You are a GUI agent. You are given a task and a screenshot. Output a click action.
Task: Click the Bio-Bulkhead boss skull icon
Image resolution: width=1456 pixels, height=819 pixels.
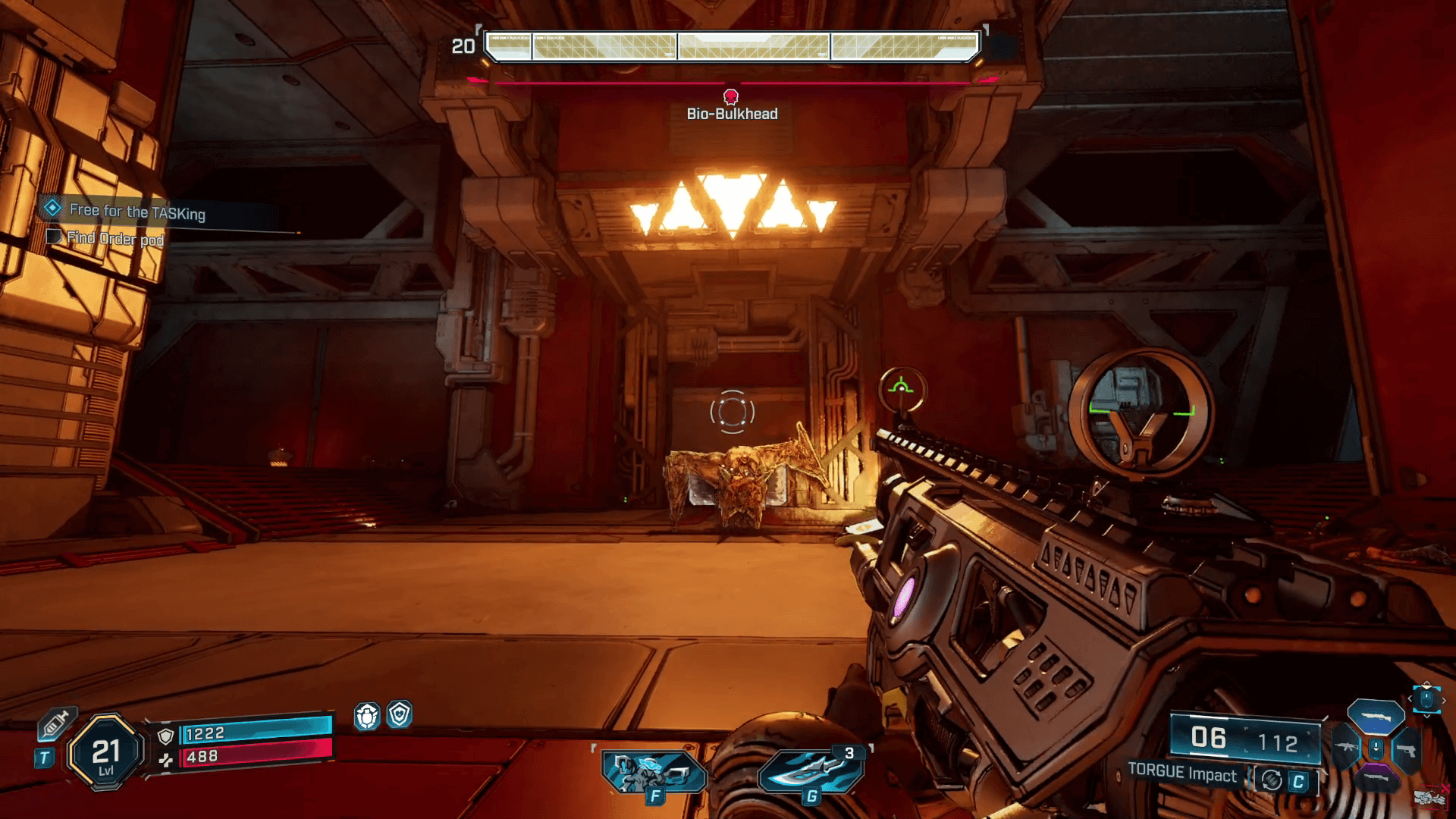coord(731,96)
